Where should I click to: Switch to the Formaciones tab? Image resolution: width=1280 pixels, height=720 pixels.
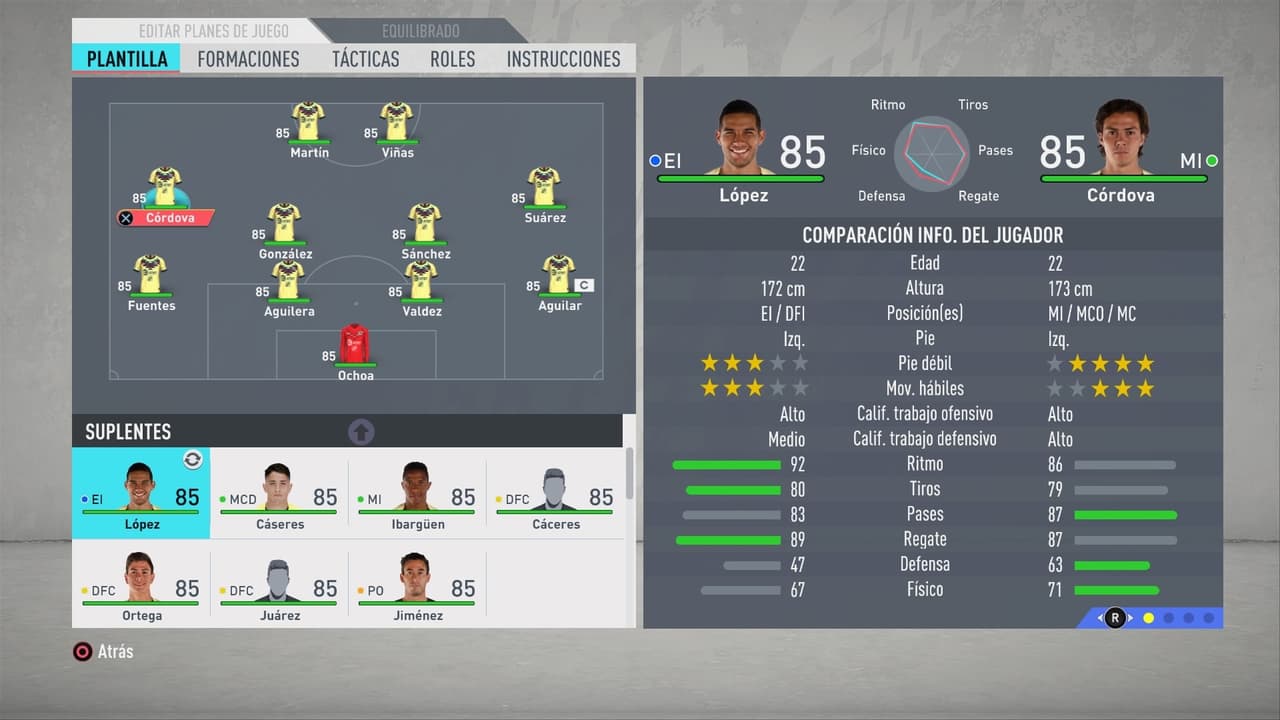click(248, 59)
